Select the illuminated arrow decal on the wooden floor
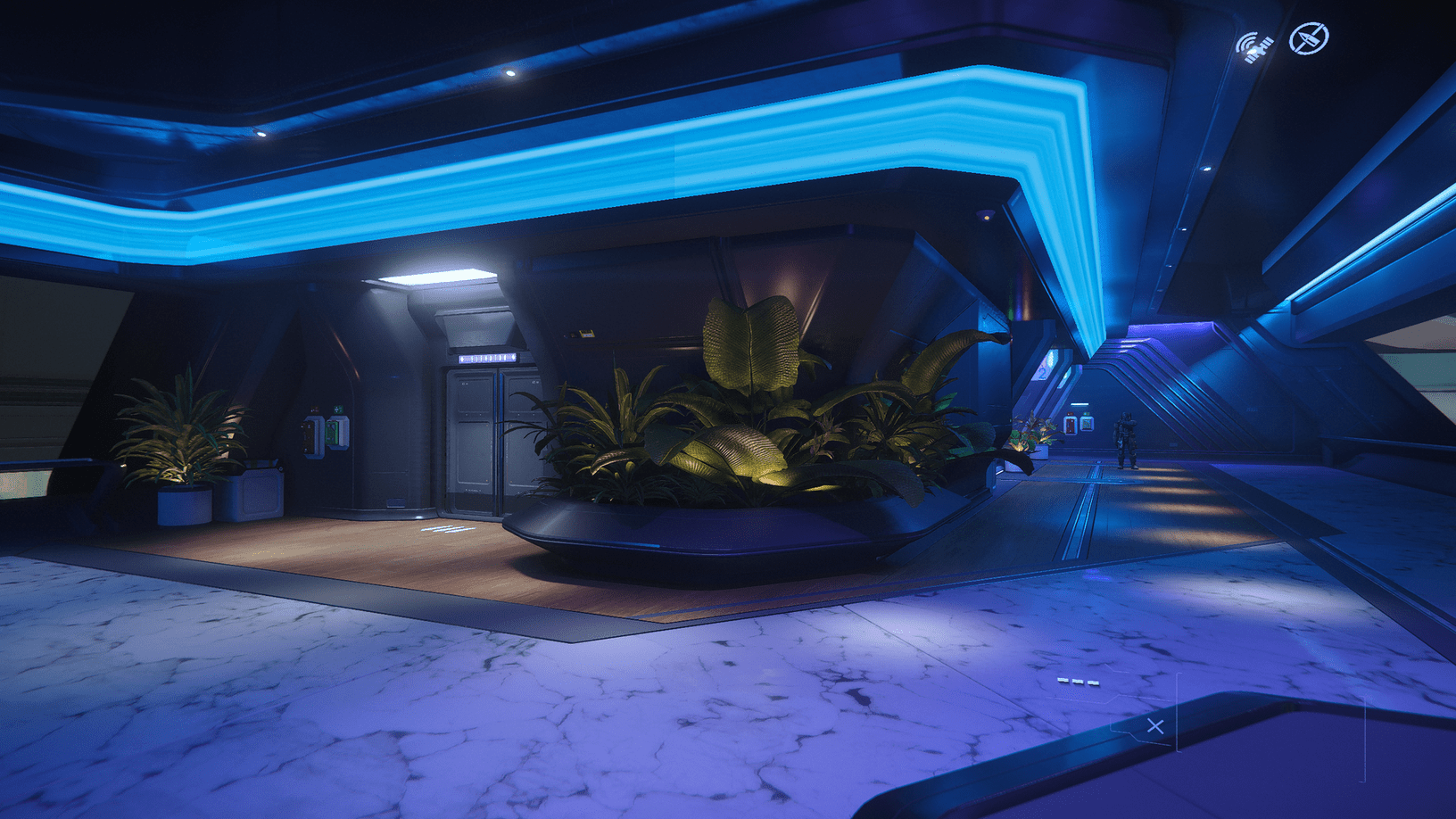The image size is (1456, 819). pyautogui.click(x=448, y=530)
